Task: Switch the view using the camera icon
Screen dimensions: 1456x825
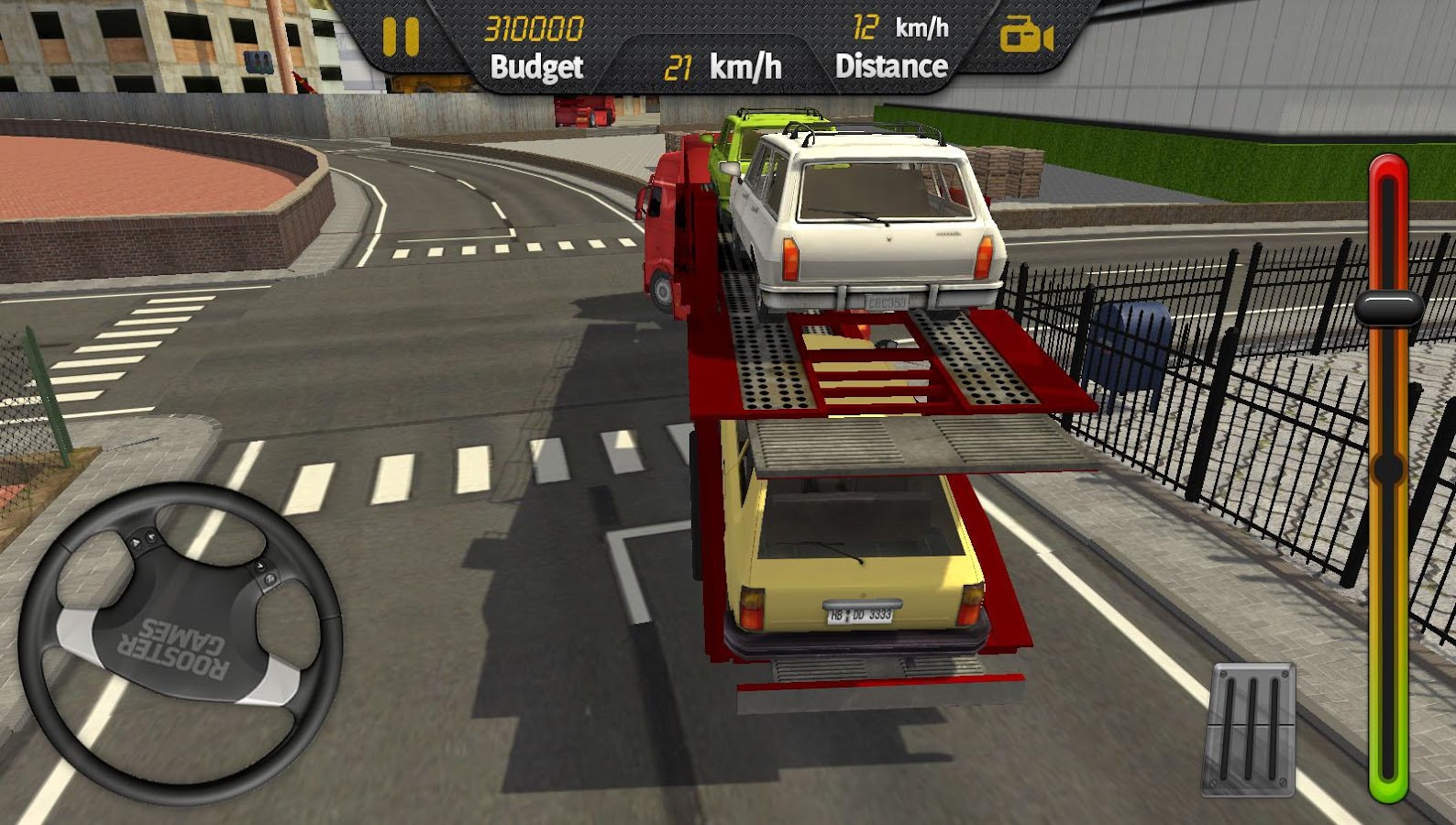Action: click(x=1025, y=37)
